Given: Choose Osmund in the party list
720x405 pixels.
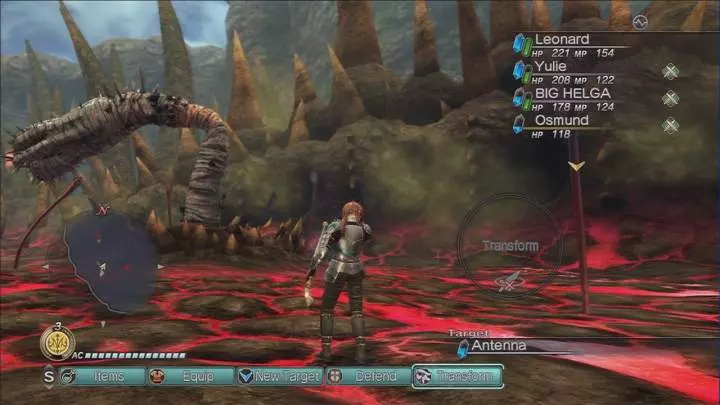Looking at the screenshot, I should pos(561,121).
